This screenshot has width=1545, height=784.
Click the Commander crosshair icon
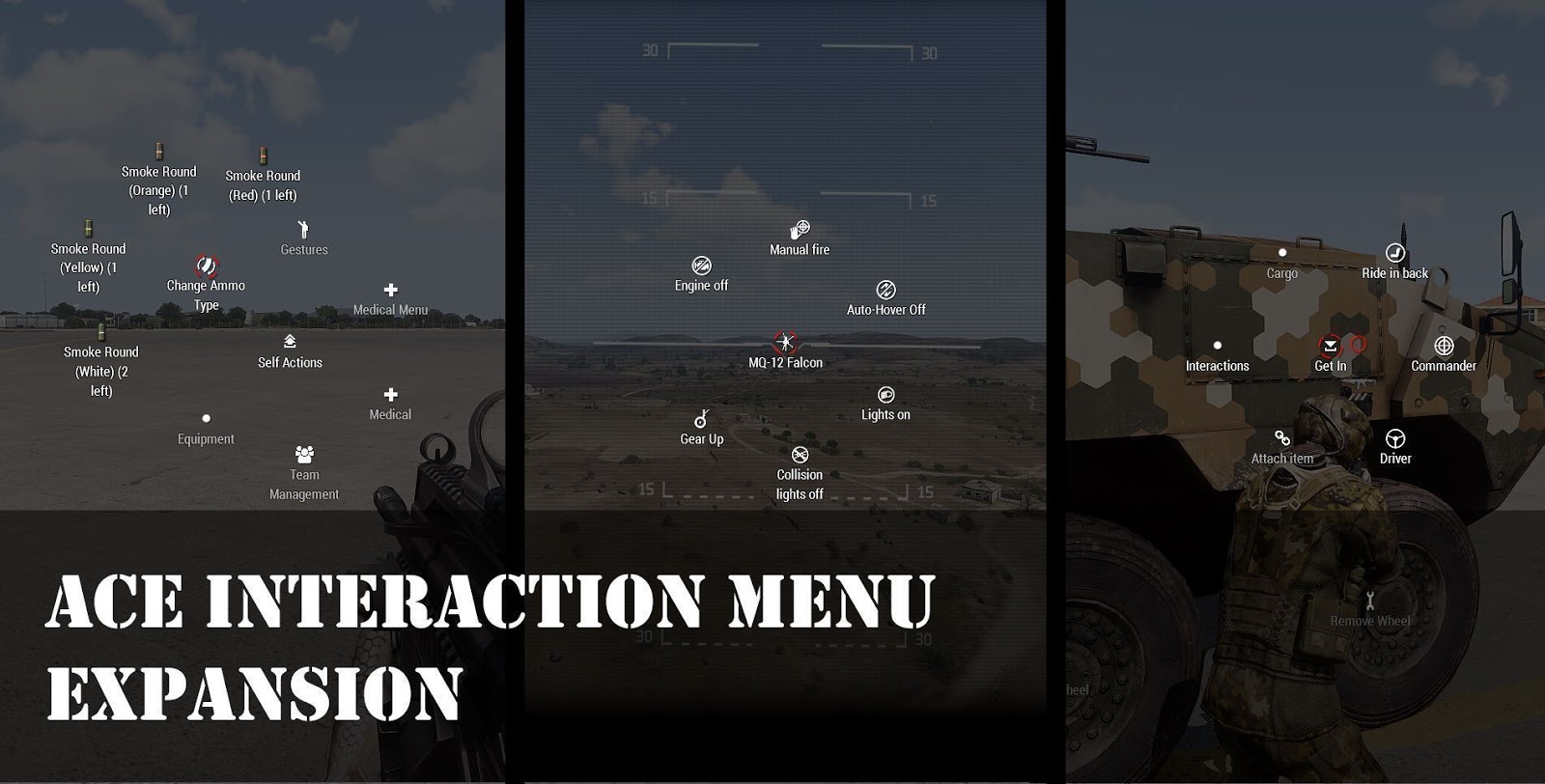(1445, 345)
